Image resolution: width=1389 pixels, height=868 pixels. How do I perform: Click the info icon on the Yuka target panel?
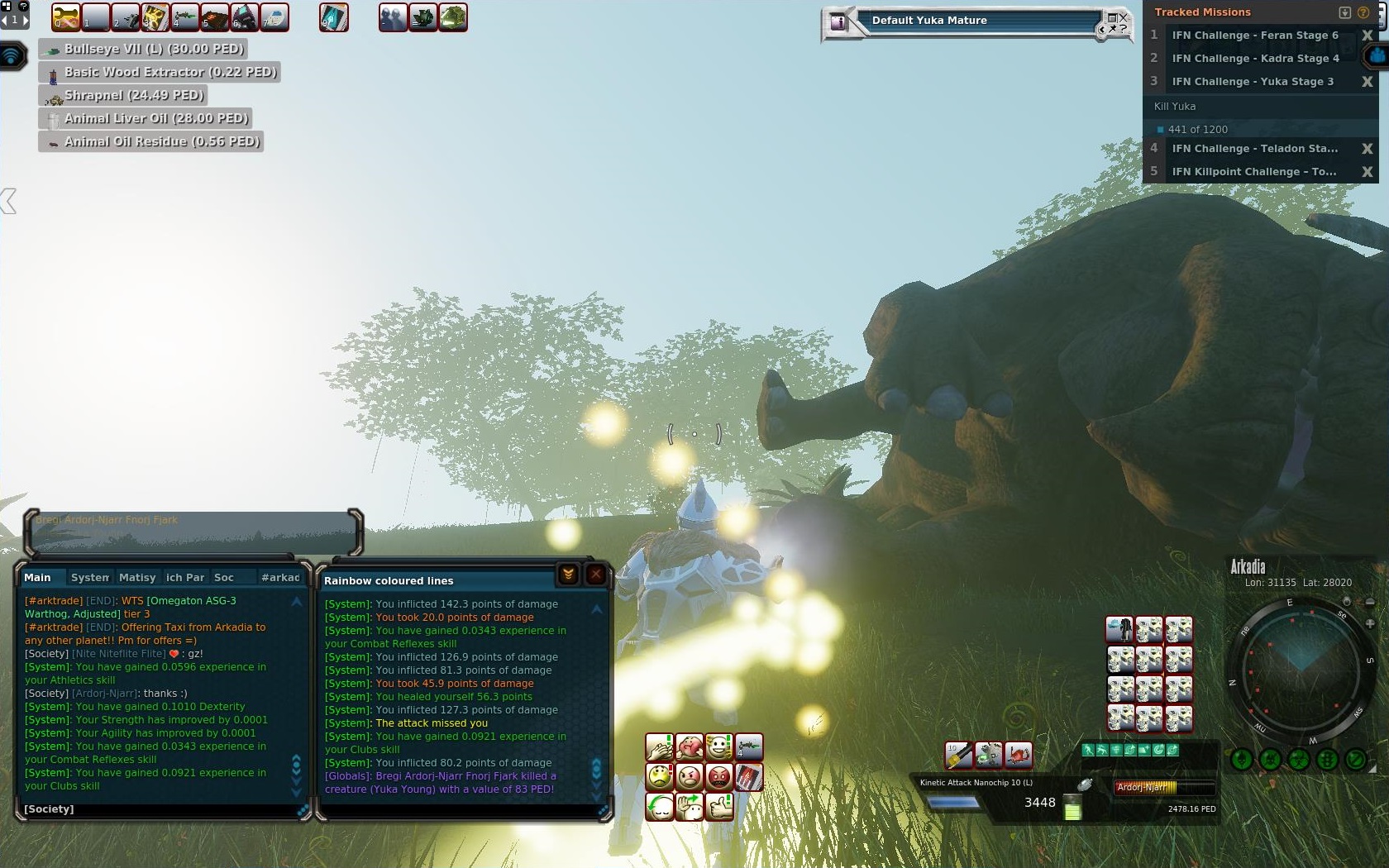coord(838,22)
